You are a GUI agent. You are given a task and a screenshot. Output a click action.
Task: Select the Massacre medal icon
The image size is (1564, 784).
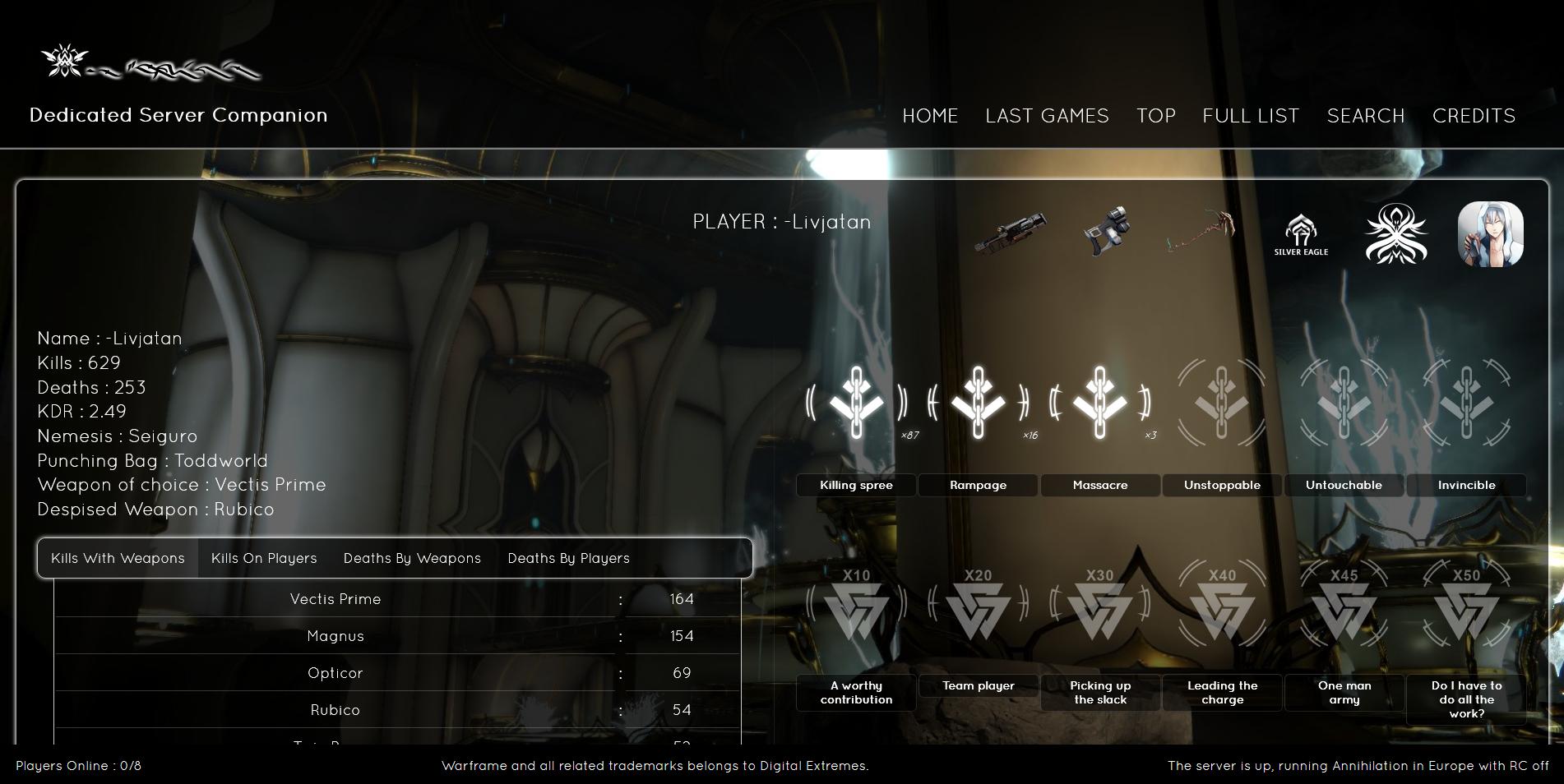tap(1100, 403)
